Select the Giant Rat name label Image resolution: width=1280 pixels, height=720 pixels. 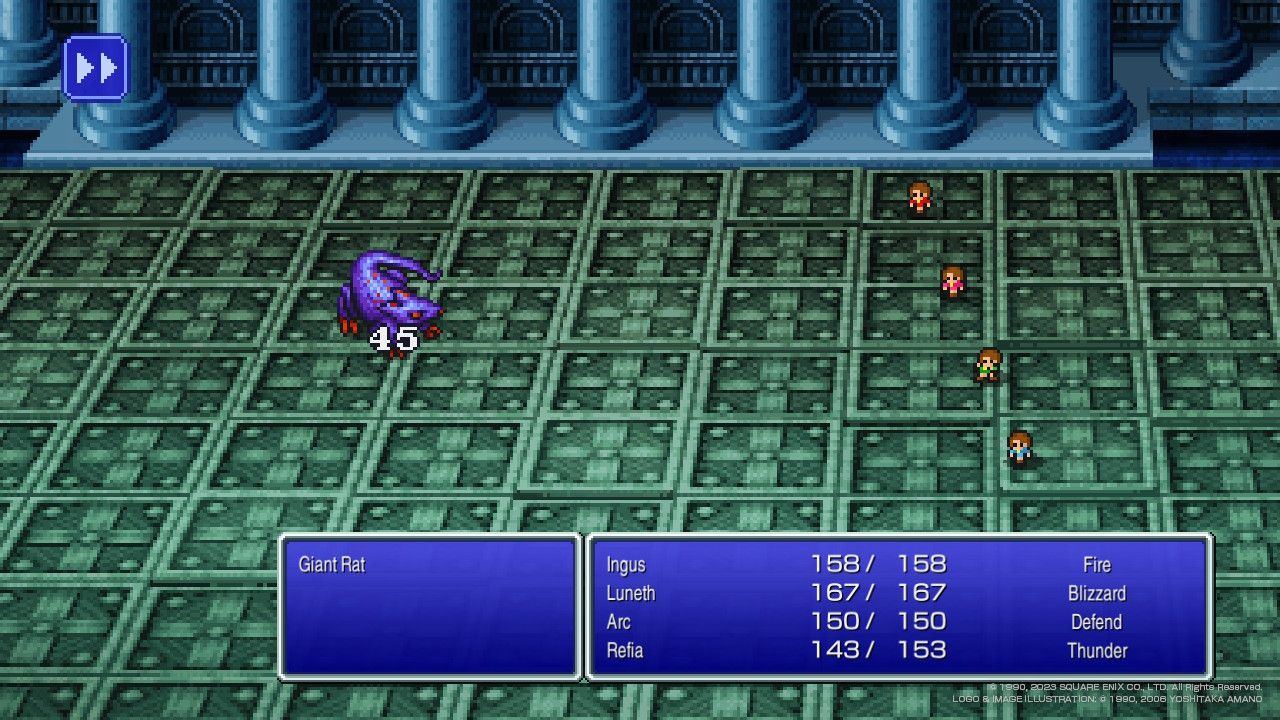coord(331,564)
